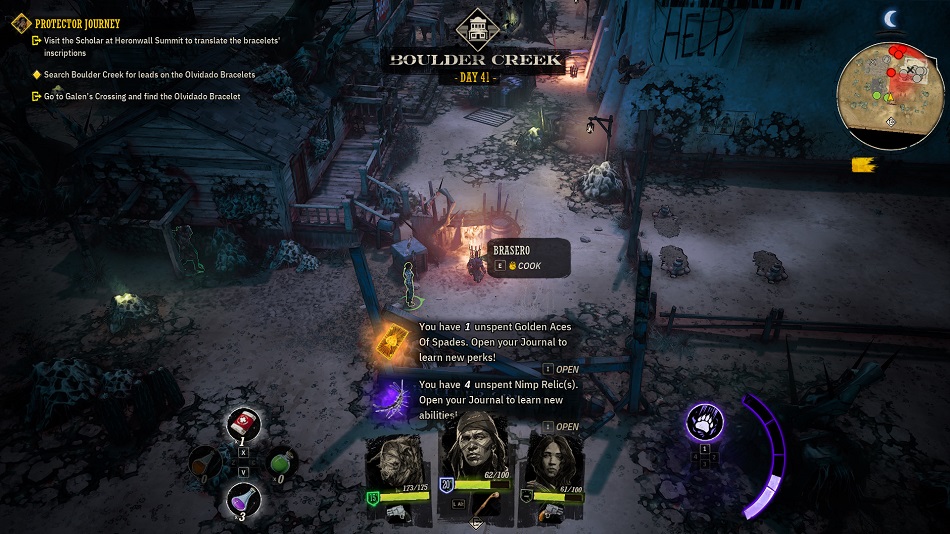
Task: Select the beast-headed companion portrait
Action: pos(398,466)
